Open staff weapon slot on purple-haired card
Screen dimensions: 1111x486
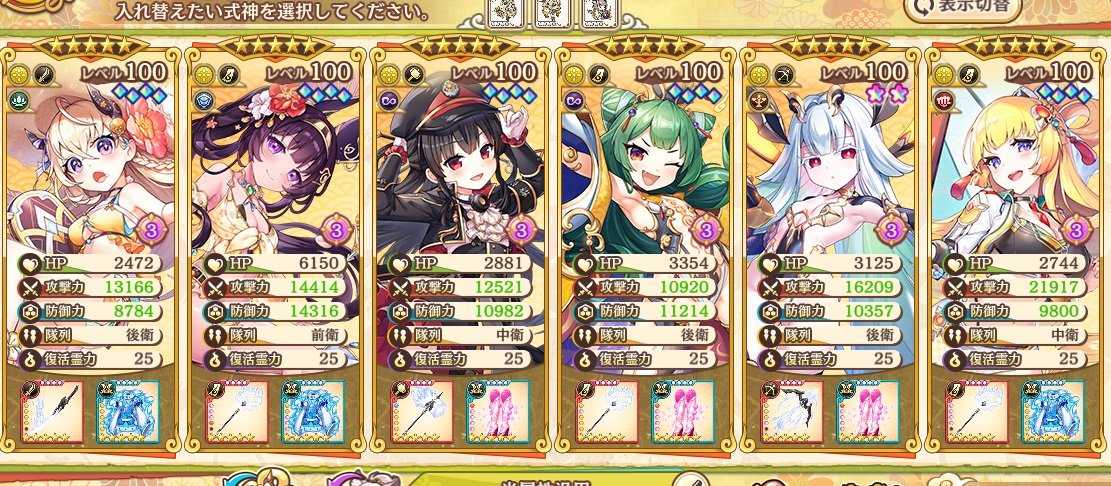point(238,412)
